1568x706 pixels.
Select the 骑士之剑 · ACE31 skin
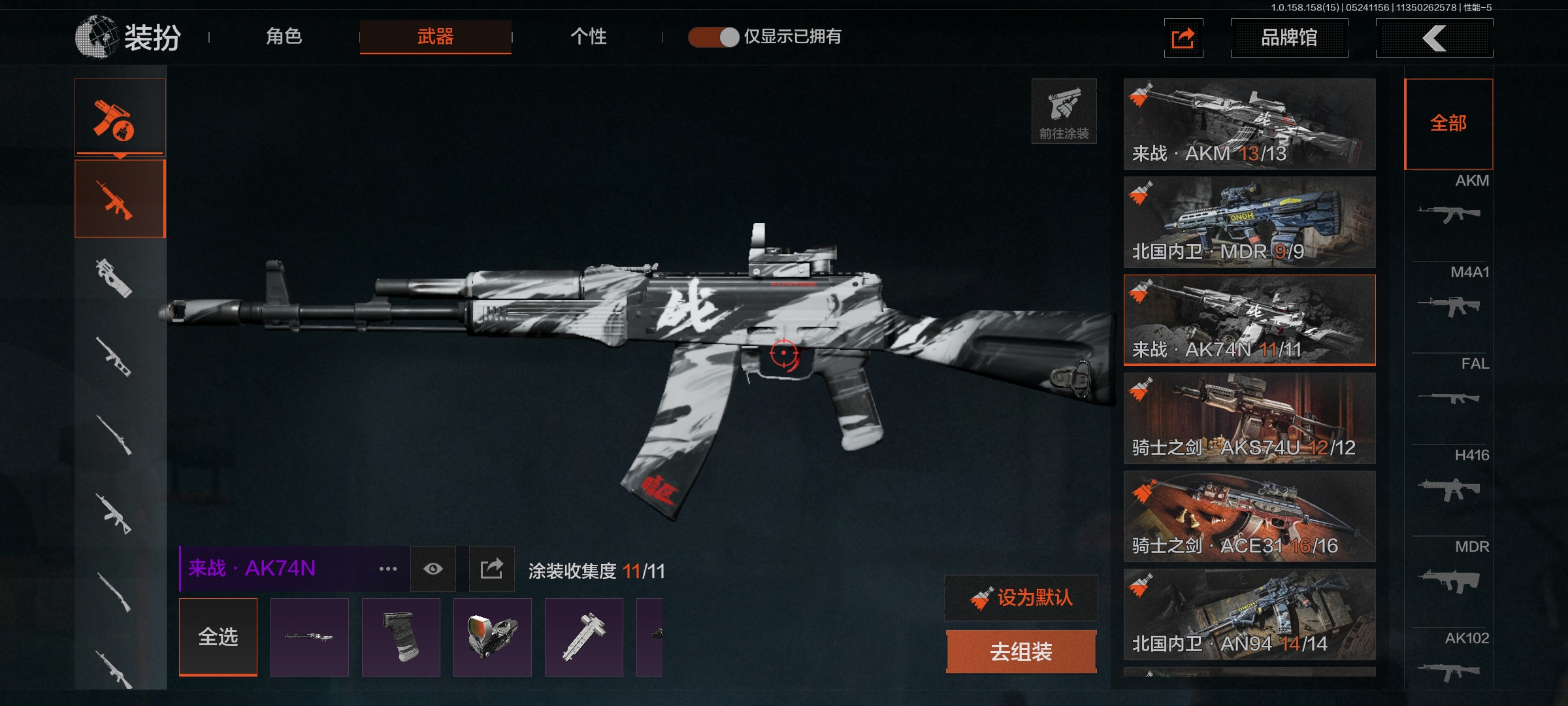tap(1249, 516)
